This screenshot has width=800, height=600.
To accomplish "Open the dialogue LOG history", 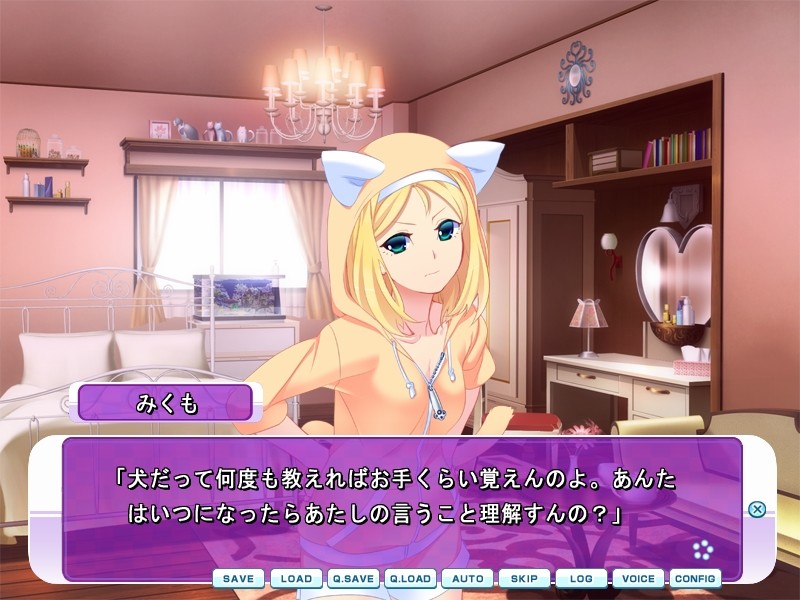I will point(581,579).
